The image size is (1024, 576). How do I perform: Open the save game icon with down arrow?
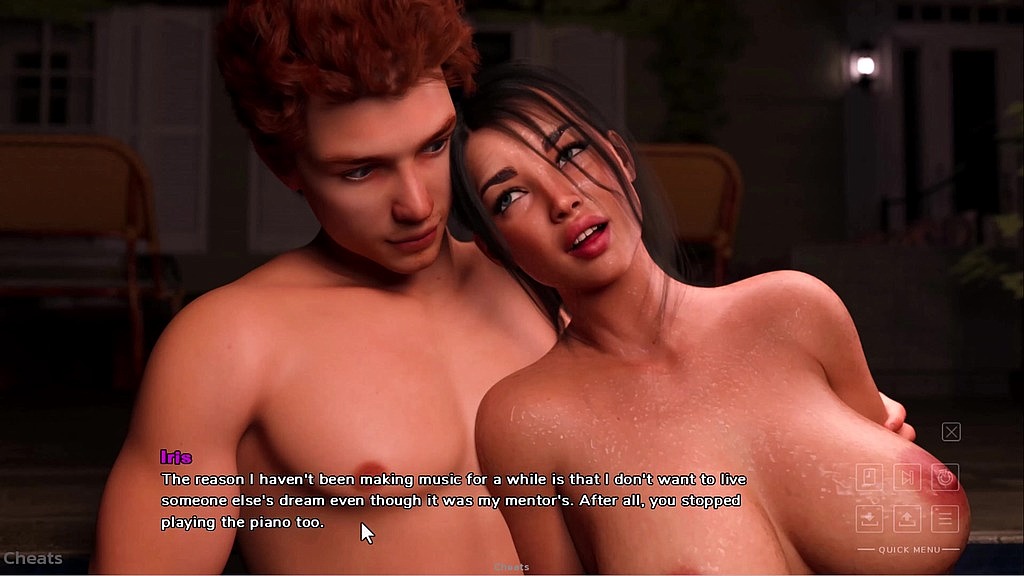(x=869, y=518)
